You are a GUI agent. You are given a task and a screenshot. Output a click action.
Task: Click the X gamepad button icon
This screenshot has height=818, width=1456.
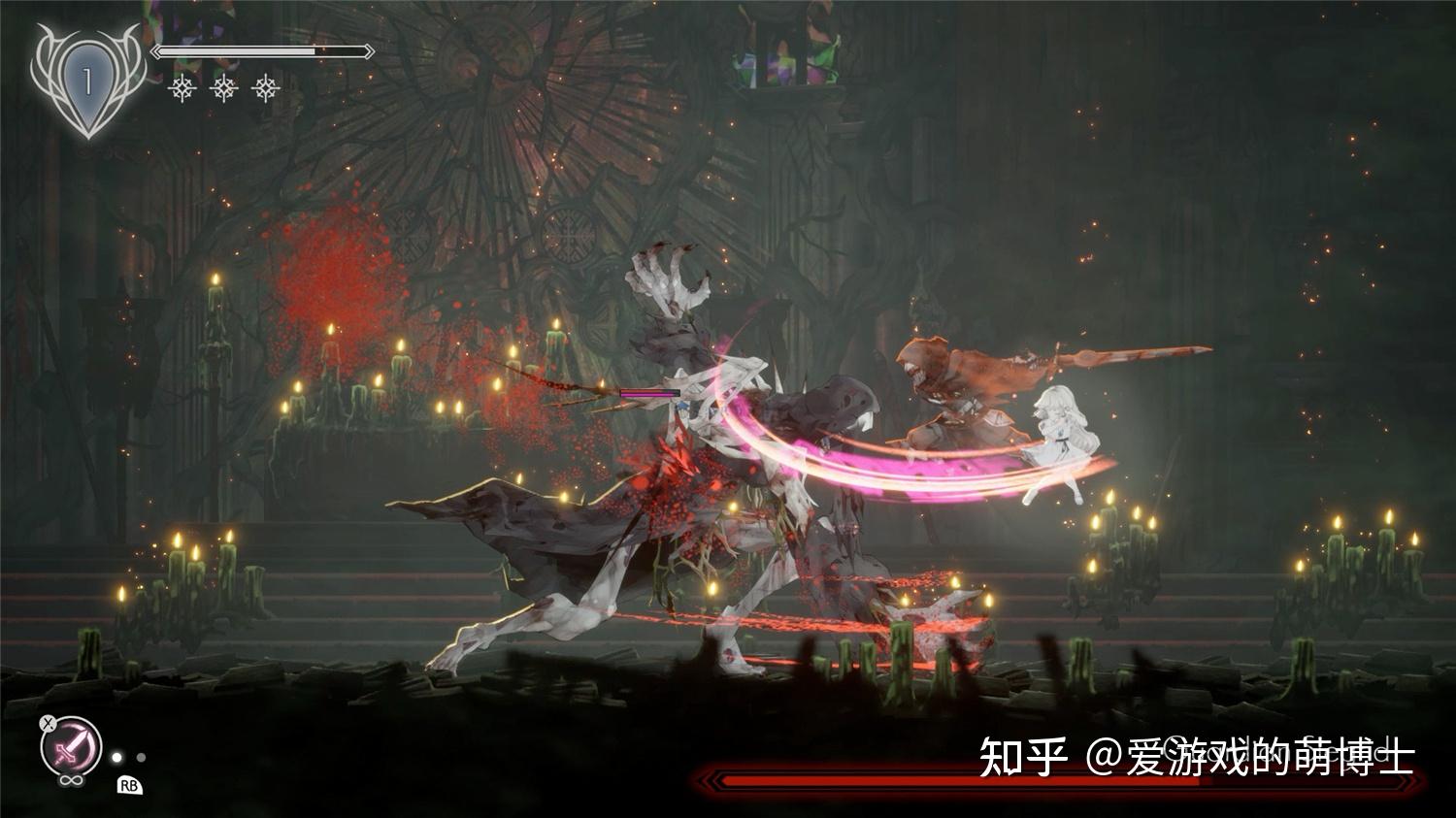click(x=48, y=723)
